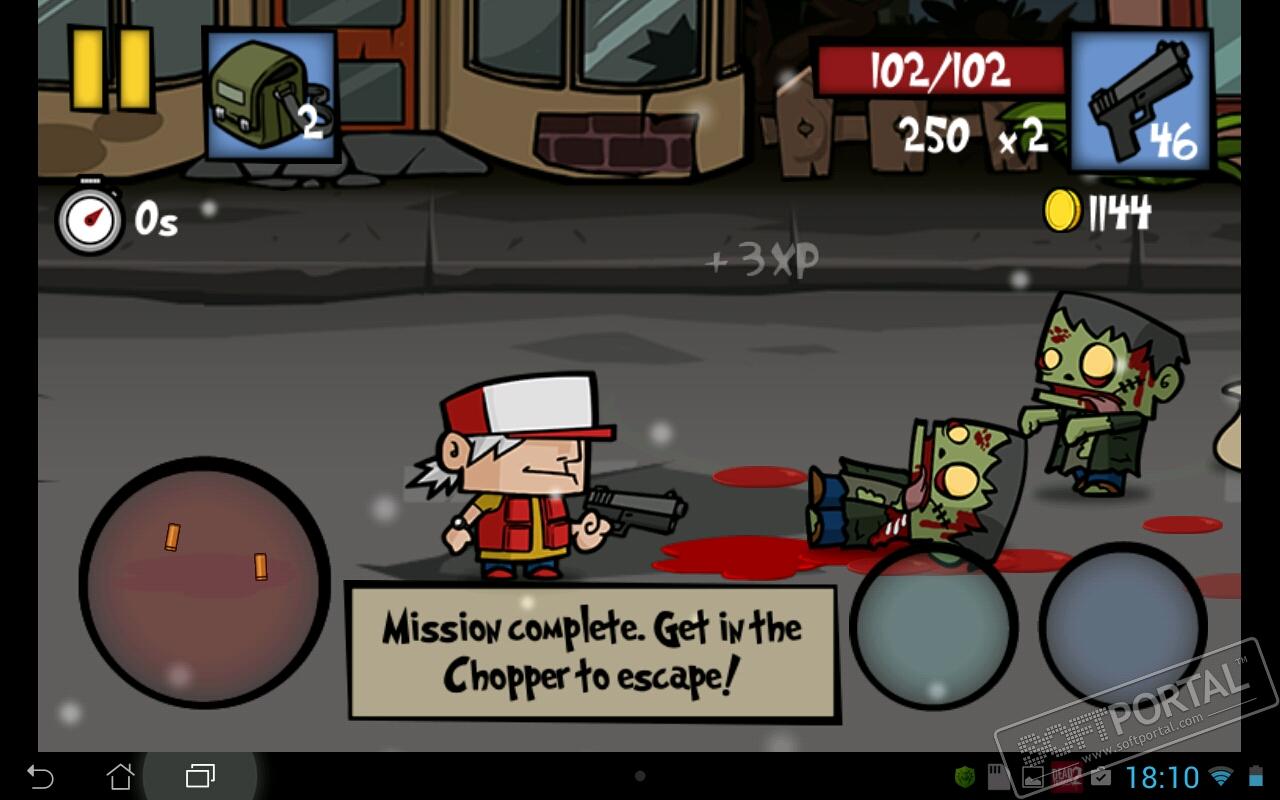Show Android recent apps

click(200, 776)
